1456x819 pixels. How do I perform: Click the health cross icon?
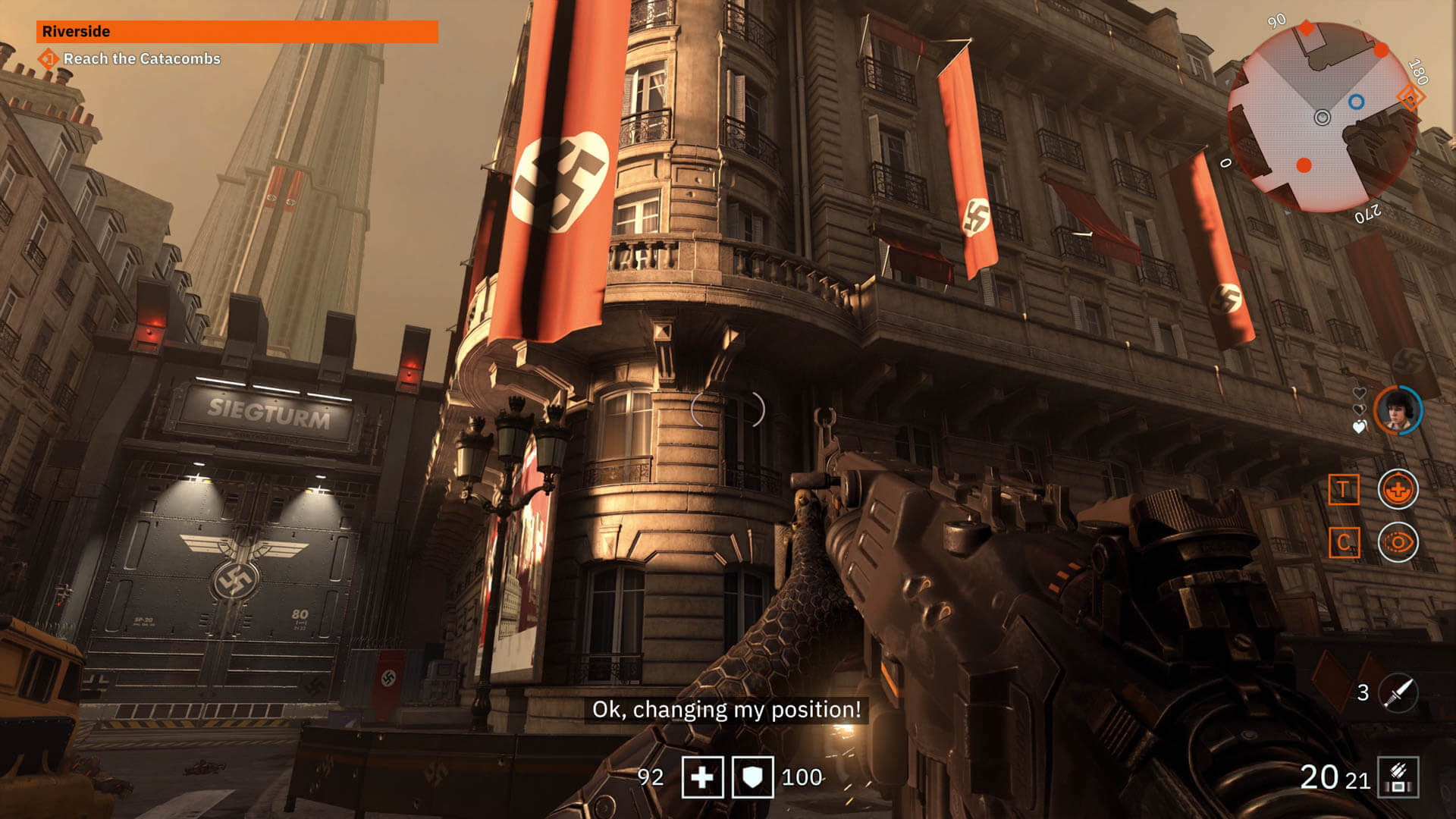point(702,777)
